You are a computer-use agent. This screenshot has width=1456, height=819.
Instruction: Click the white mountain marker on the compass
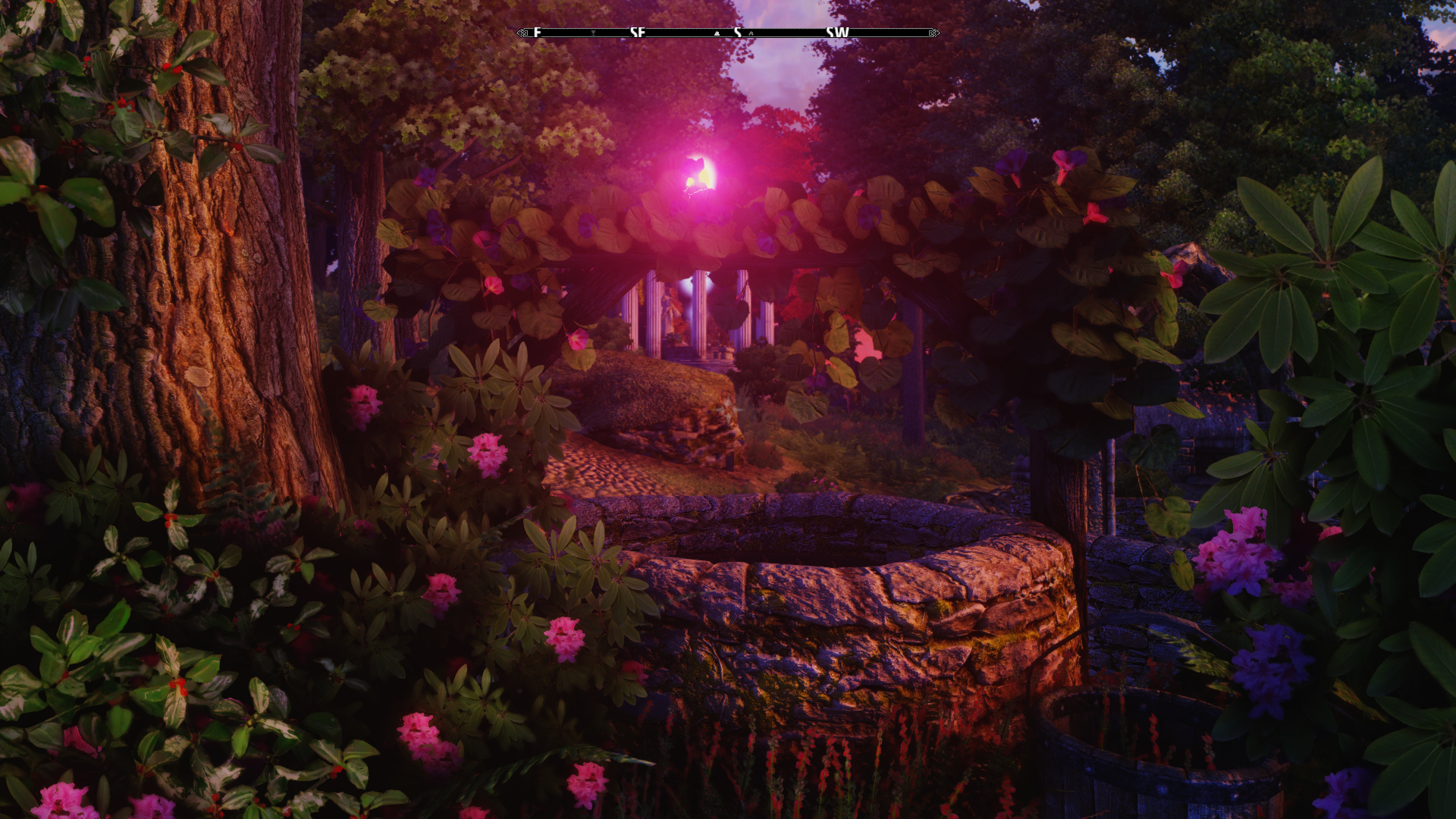(717, 33)
